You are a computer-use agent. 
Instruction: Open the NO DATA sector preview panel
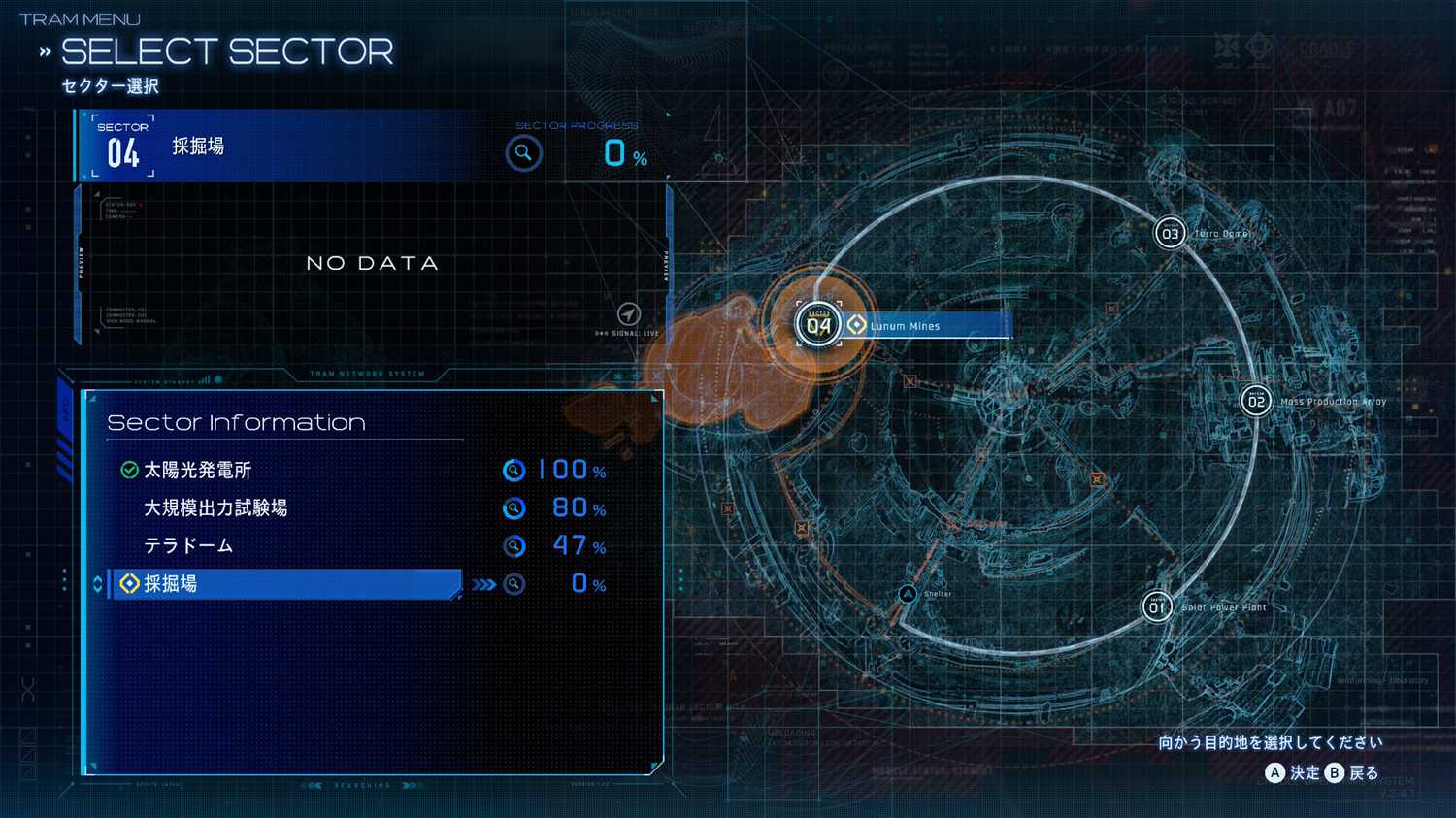coord(373,263)
